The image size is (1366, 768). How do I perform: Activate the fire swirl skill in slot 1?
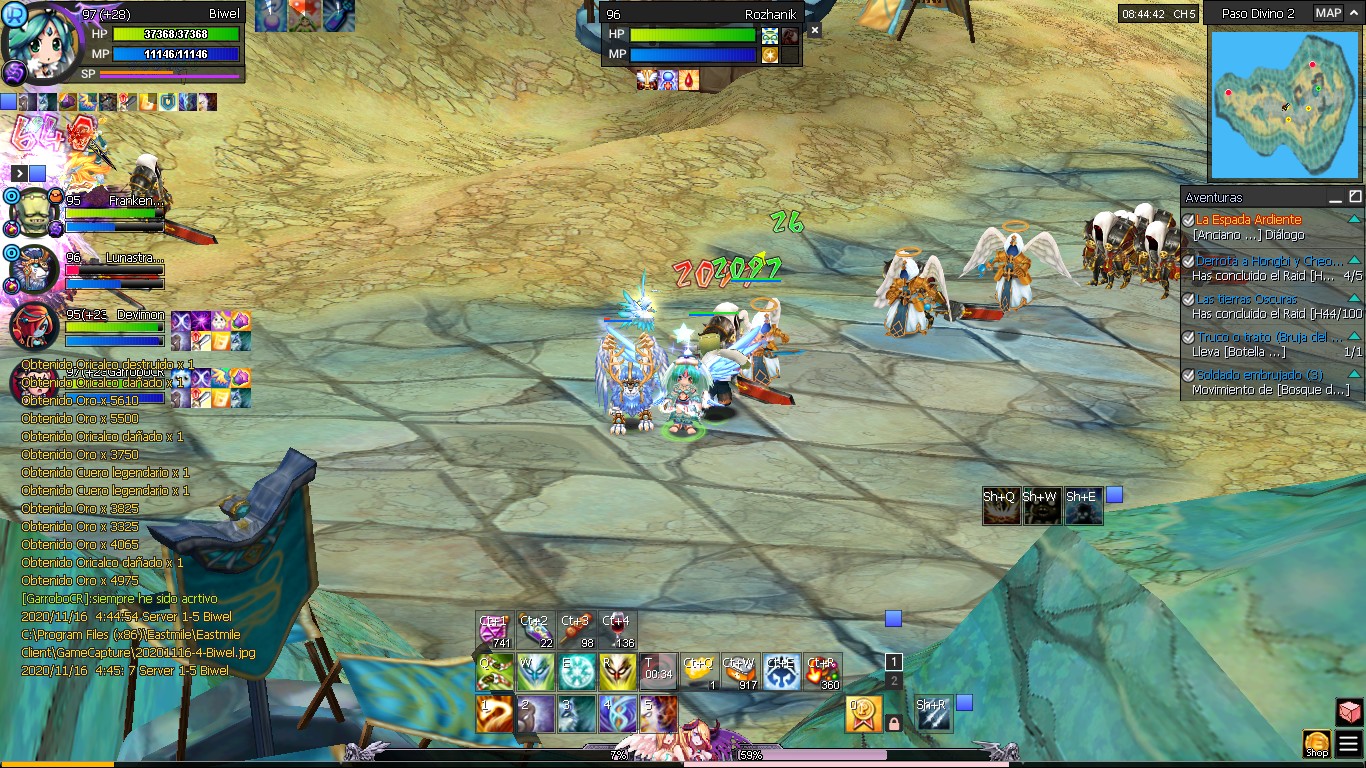coord(494,714)
